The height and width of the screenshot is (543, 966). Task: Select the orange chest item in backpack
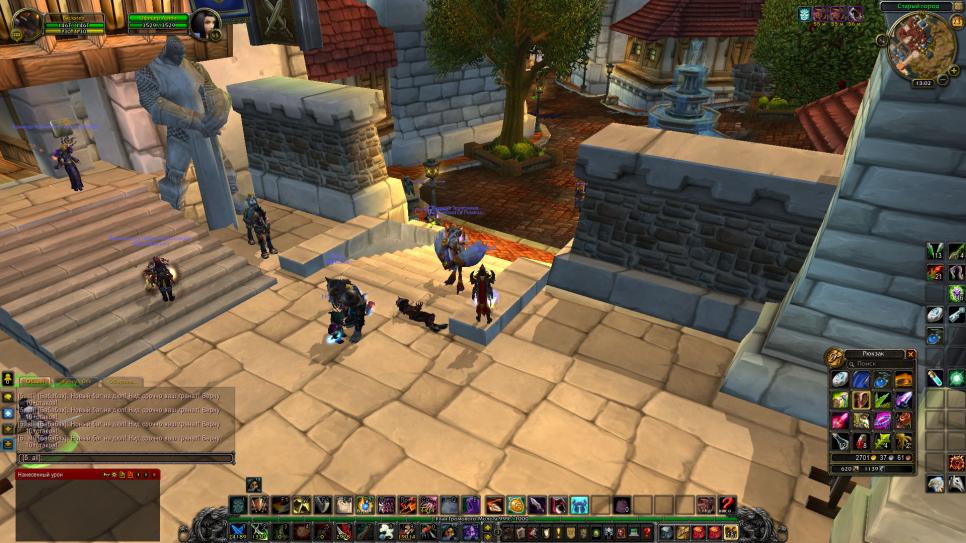click(x=903, y=380)
